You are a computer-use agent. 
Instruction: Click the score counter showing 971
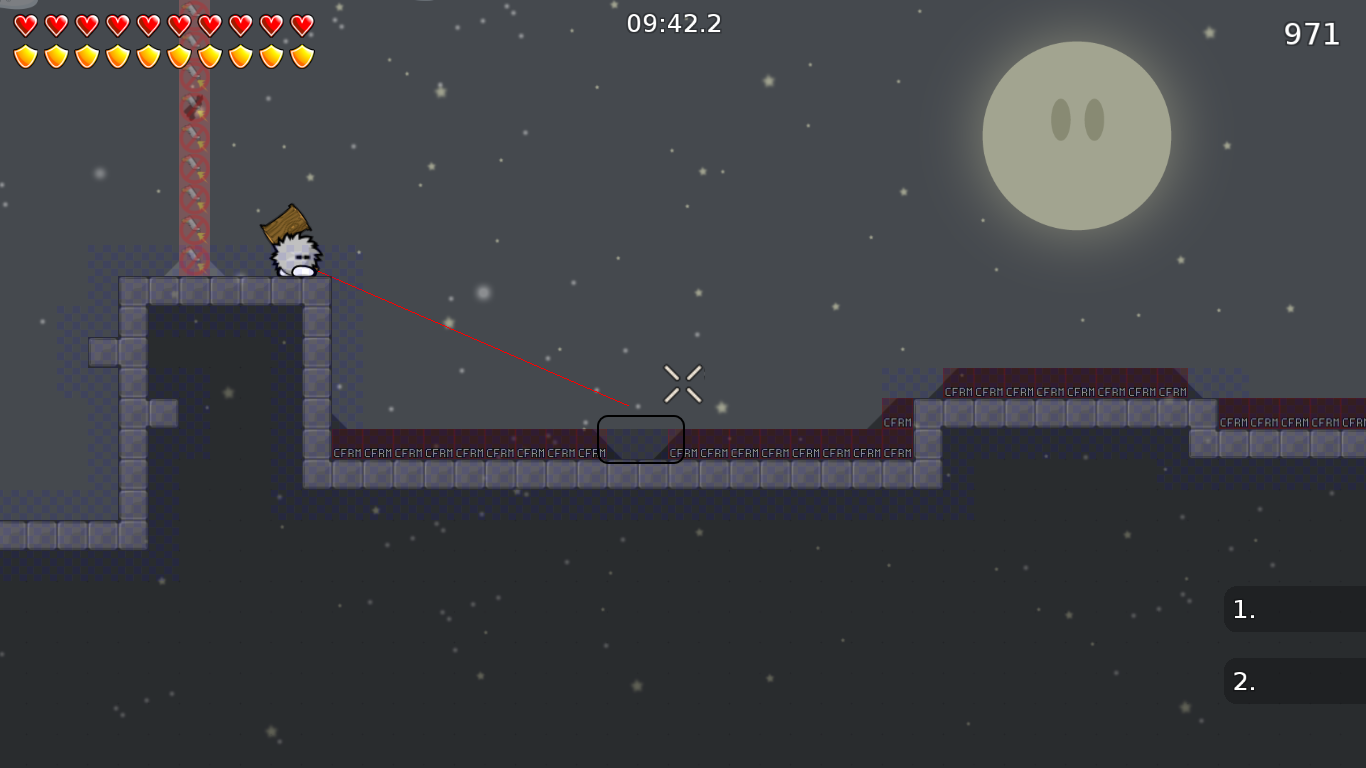(x=1313, y=34)
